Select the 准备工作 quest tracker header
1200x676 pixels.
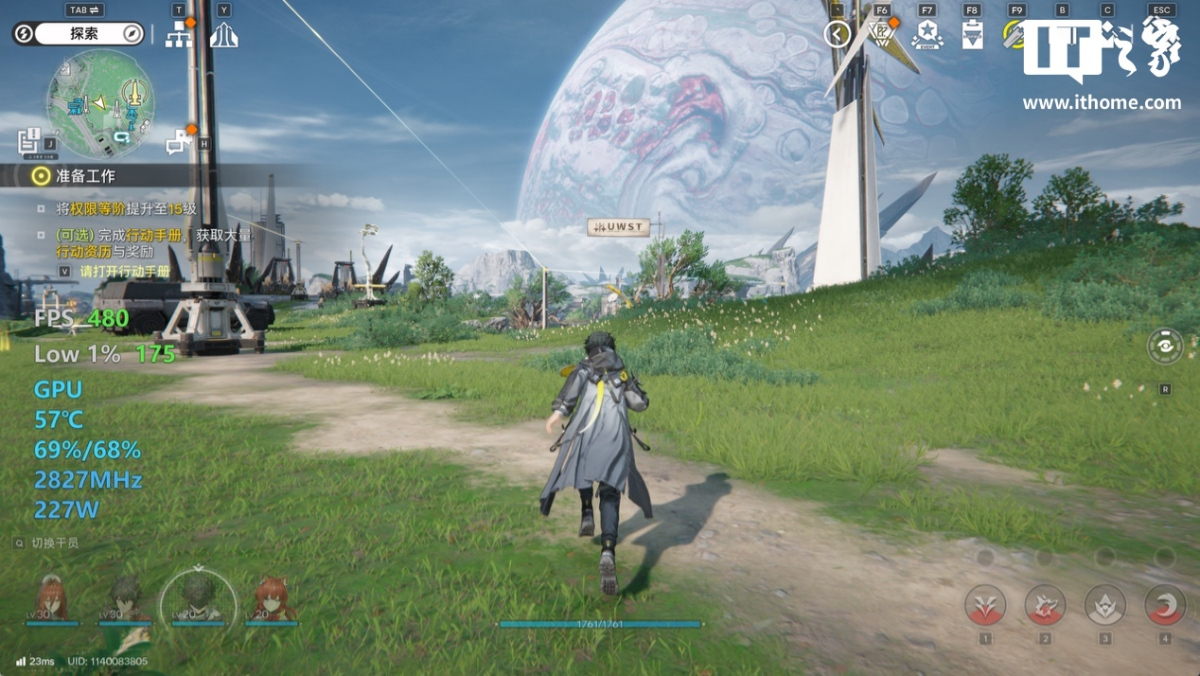click(85, 176)
